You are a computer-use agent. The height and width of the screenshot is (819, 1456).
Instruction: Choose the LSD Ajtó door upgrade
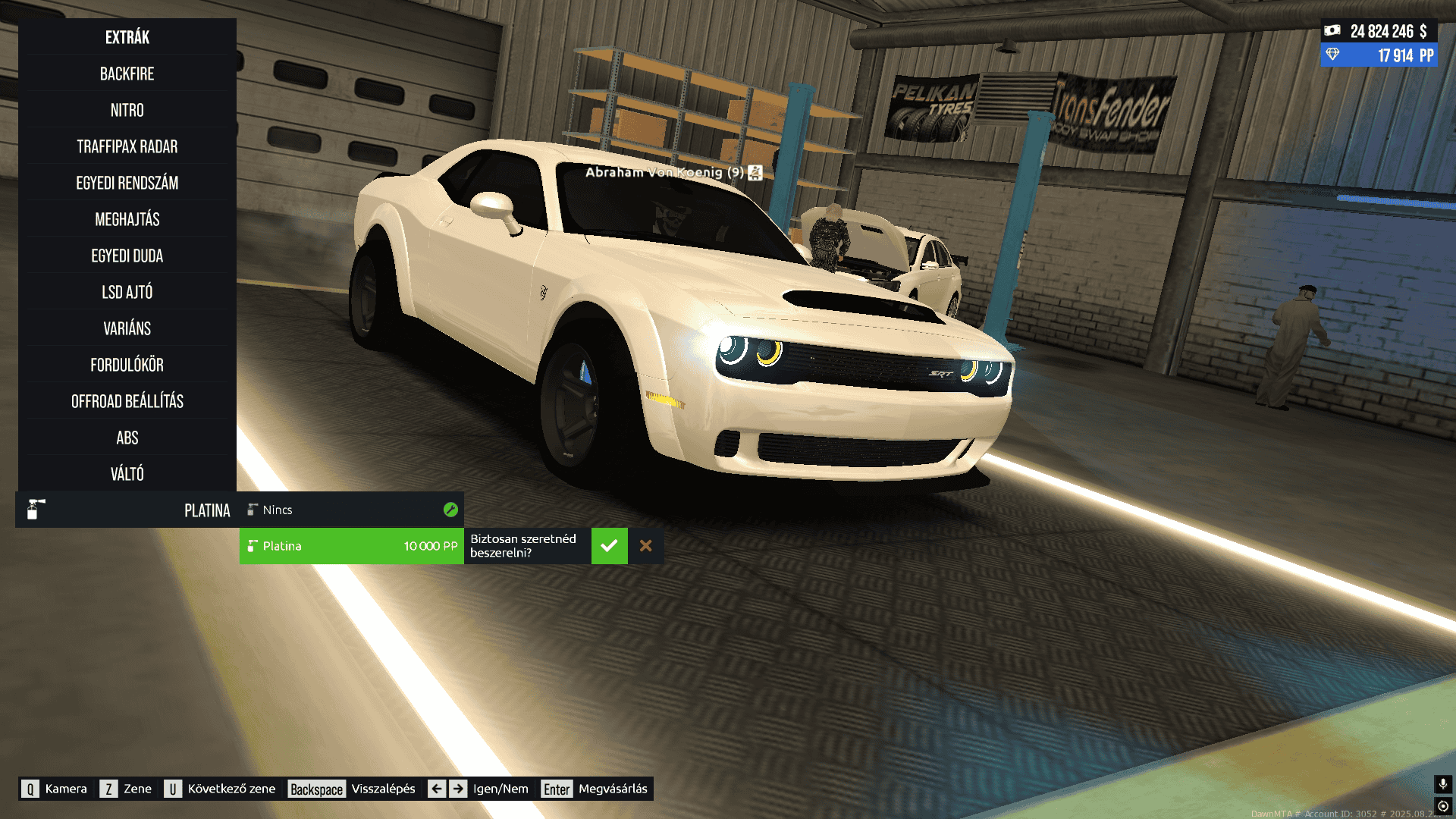[127, 292]
